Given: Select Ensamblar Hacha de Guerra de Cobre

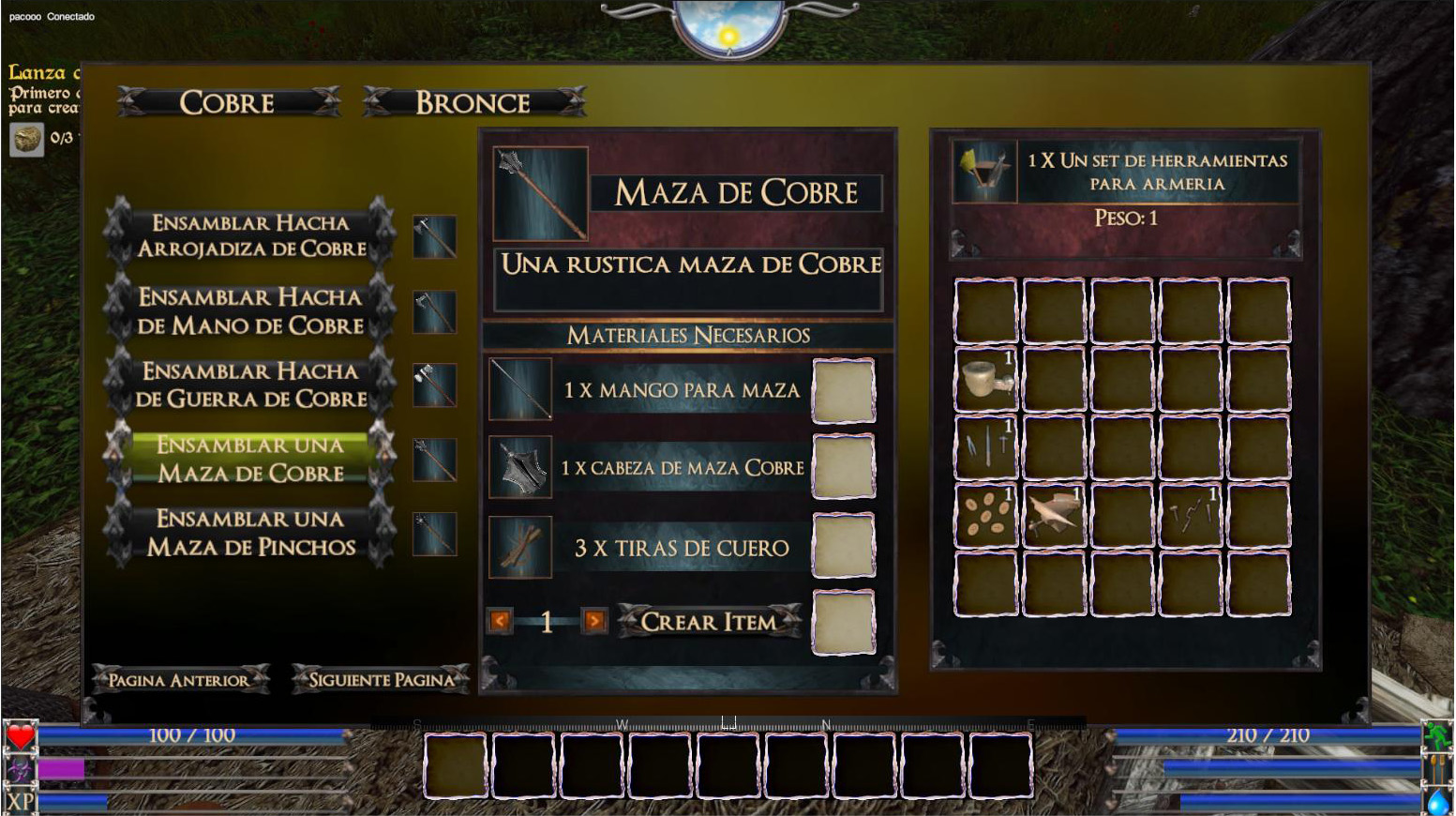Looking at the screenshot, I should 250,385.
